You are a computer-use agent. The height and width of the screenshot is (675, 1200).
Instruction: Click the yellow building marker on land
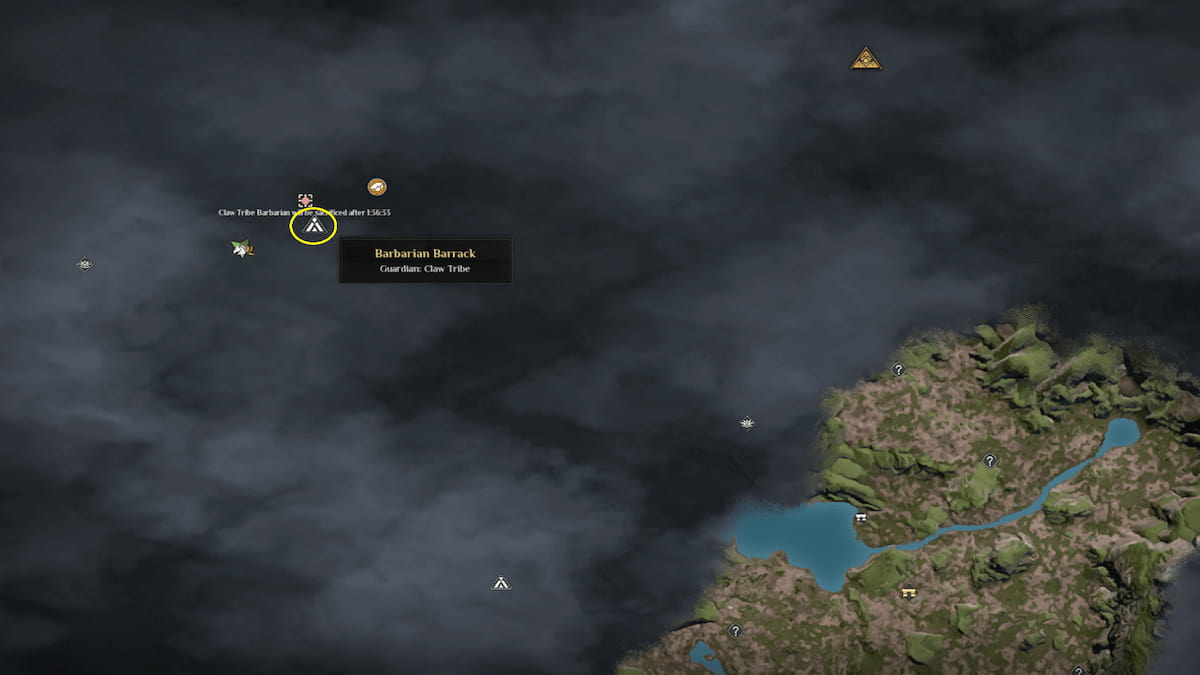coord(908,593)
